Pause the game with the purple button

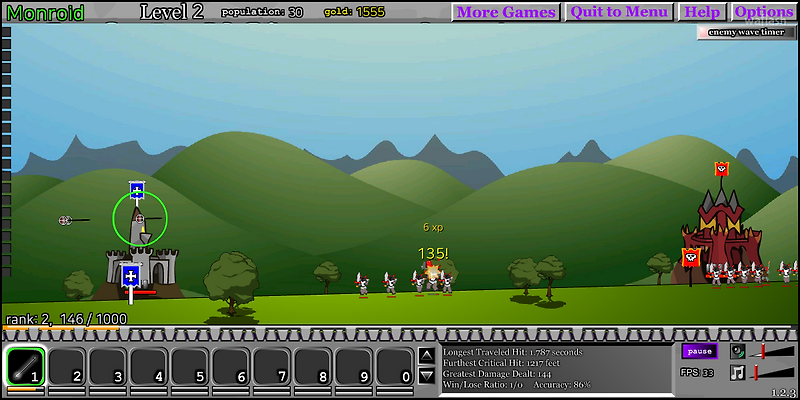click(x=700, y=351)
